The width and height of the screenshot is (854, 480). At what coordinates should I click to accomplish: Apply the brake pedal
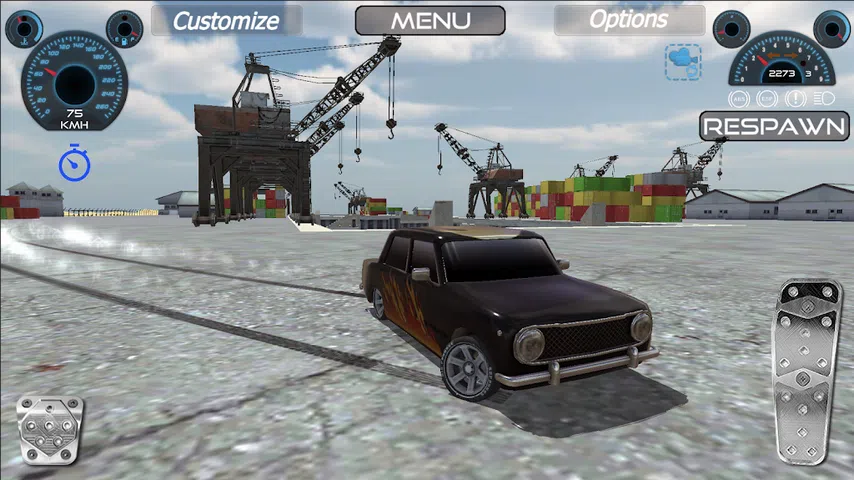[x=50, y=431]
